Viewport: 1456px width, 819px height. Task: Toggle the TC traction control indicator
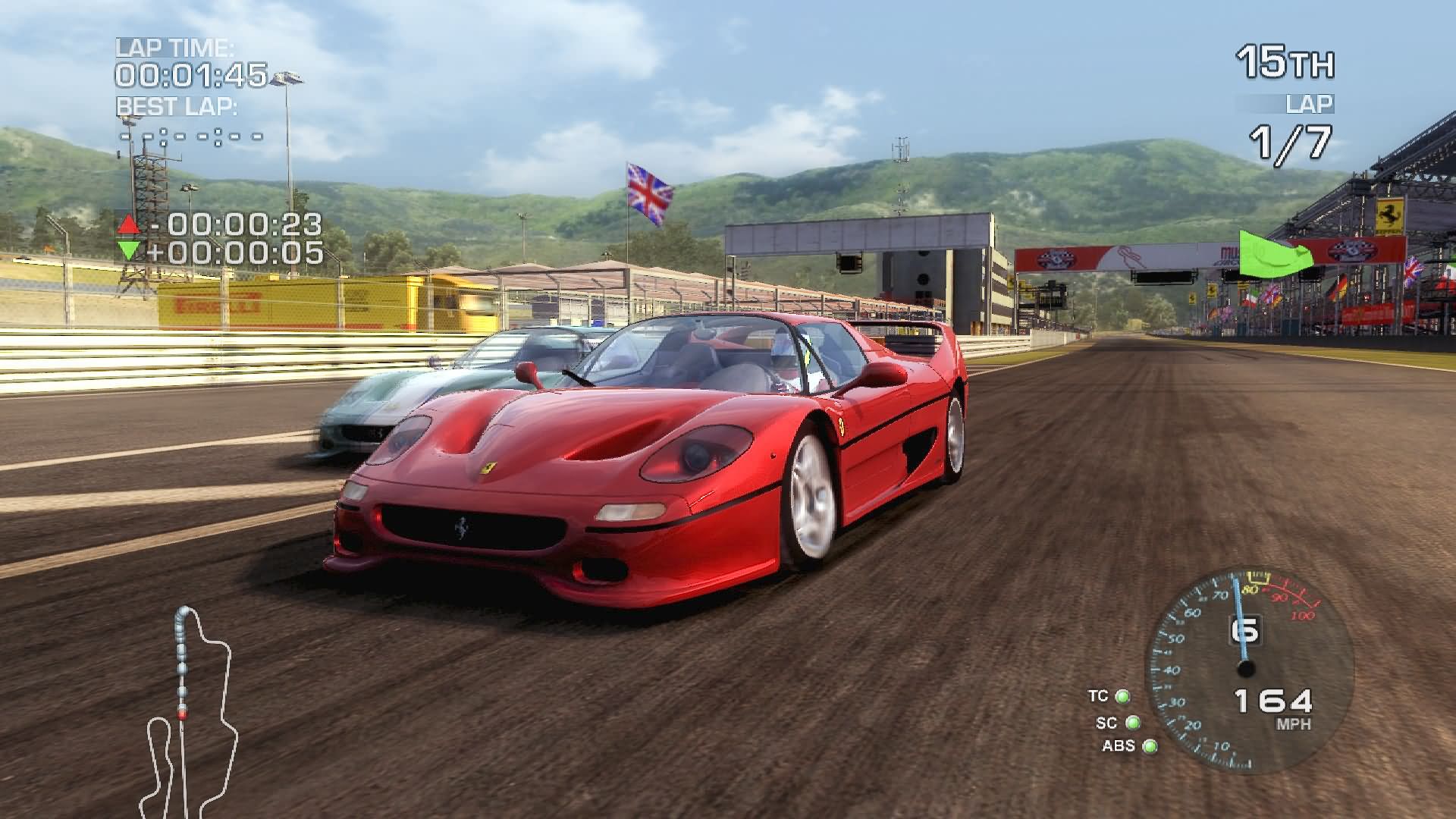coord(1122,696)
